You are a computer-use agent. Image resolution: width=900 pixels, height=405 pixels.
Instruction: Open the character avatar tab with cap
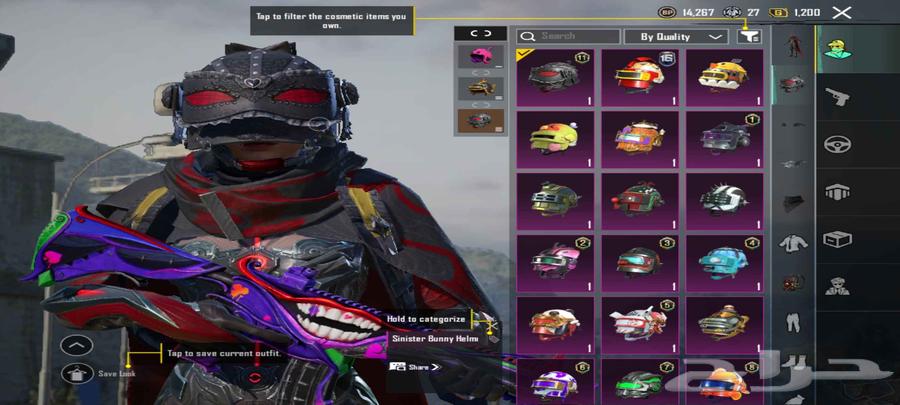(837, 48)
